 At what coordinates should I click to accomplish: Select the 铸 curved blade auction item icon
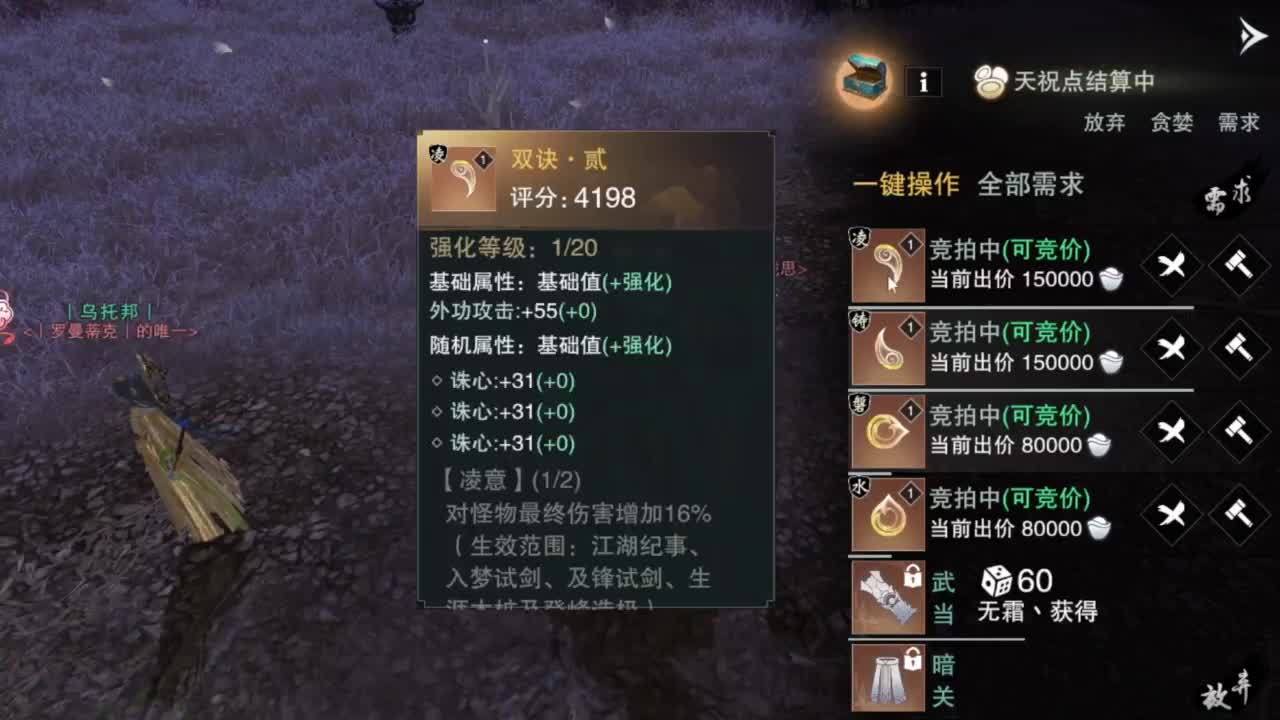coord(886,346)
